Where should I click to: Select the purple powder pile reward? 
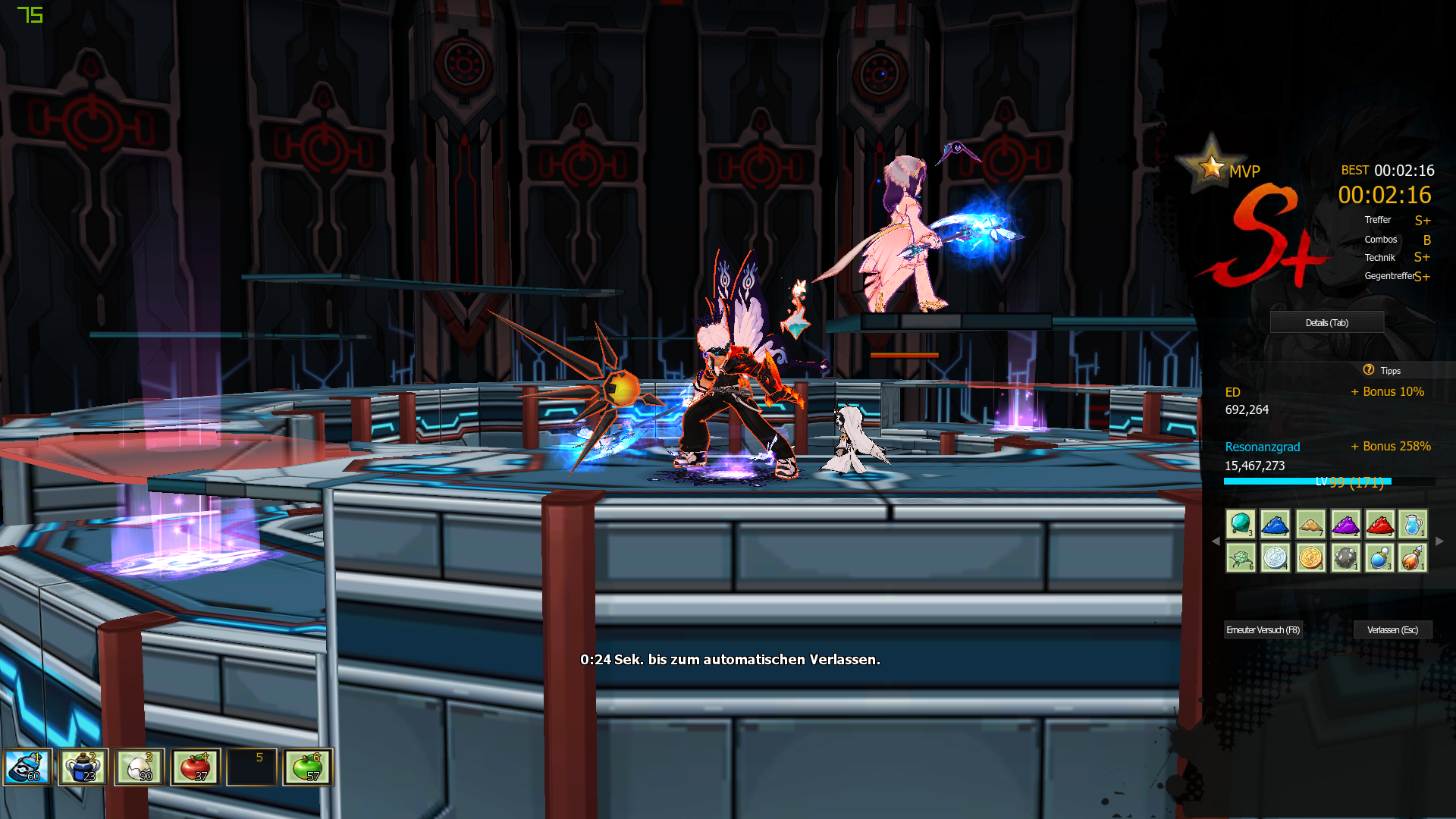coord(1345,524)
